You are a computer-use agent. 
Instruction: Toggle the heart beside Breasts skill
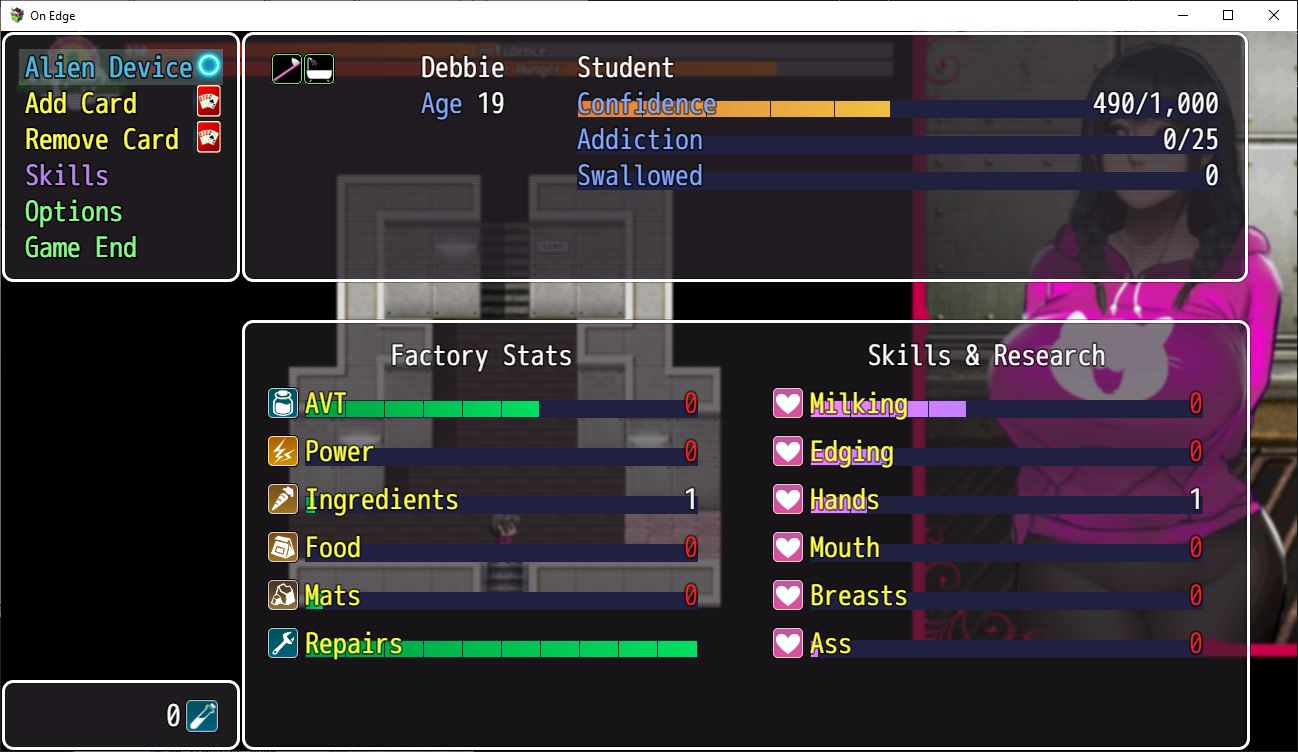click(788, 595)
